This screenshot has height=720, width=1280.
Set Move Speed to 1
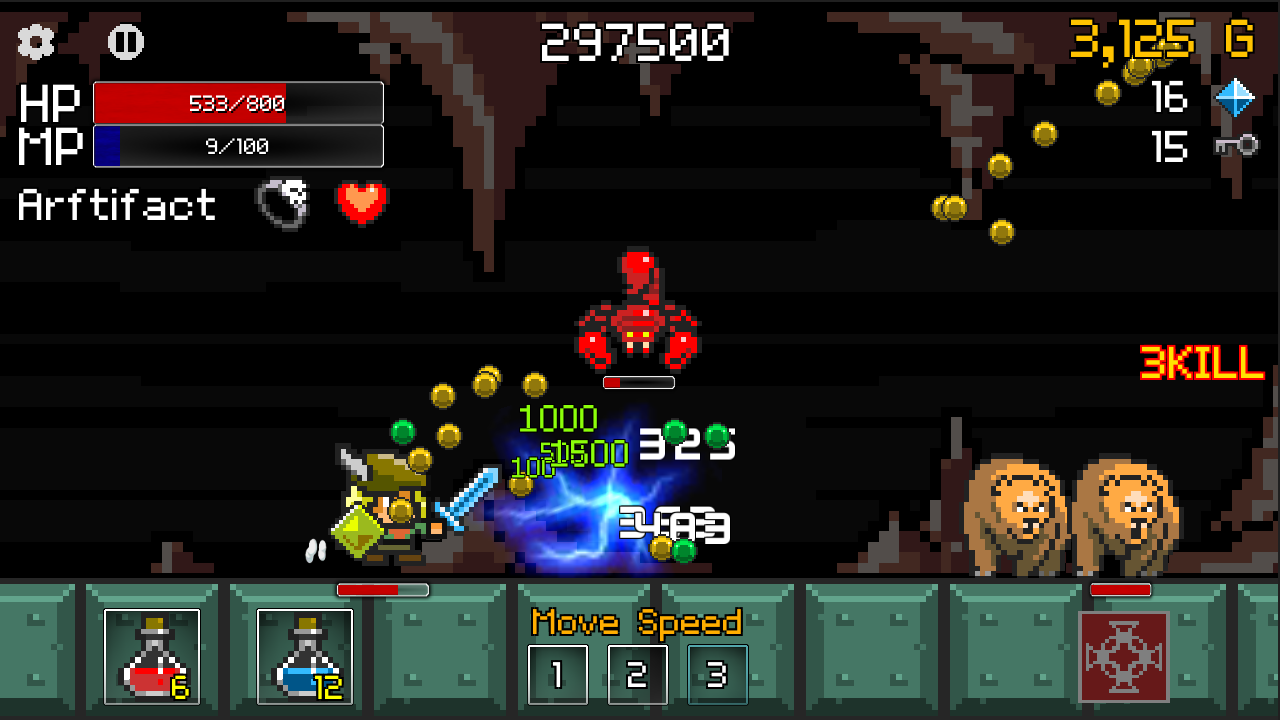point(558,675)
